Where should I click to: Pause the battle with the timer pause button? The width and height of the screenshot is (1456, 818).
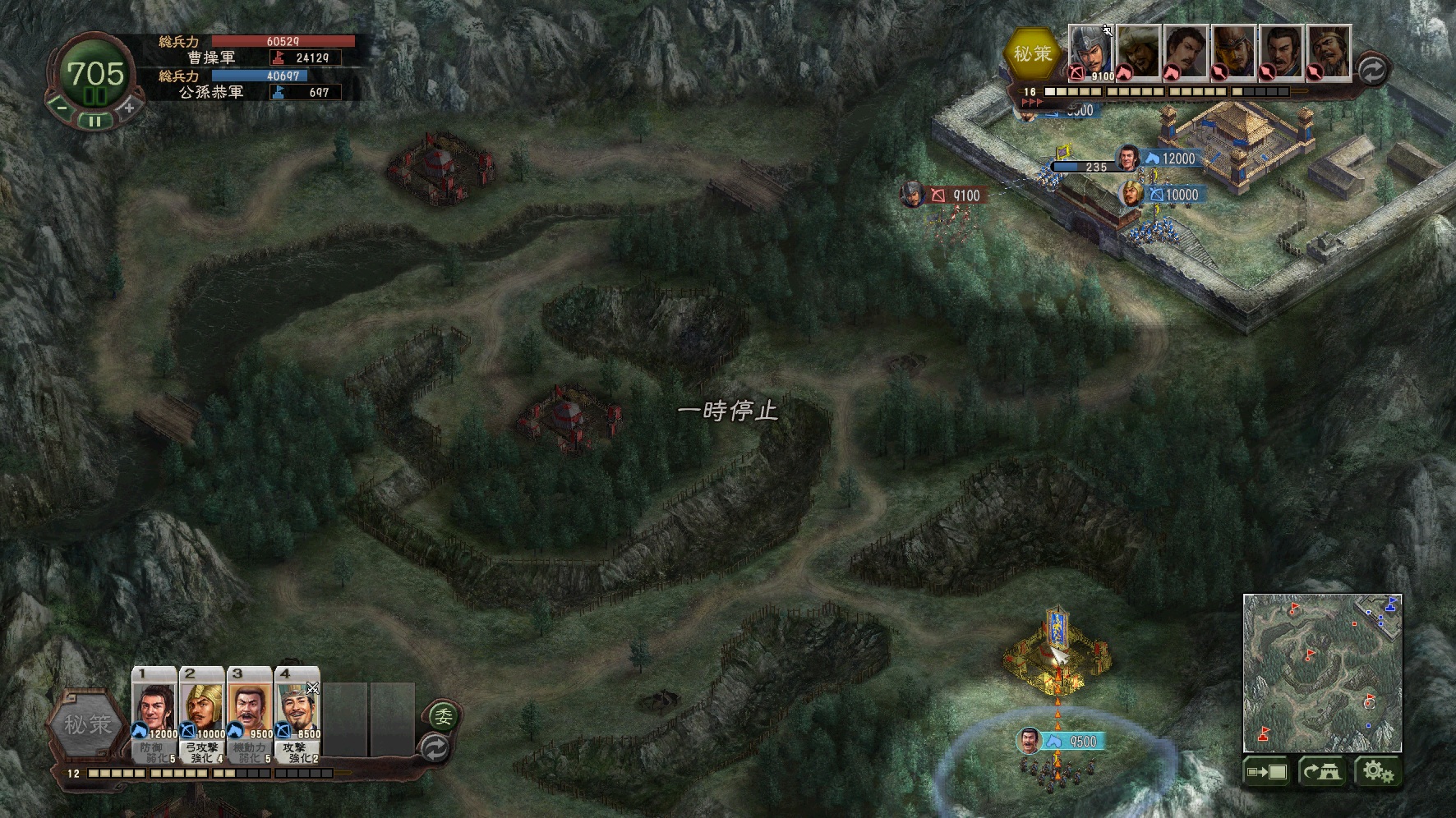click(x=95, y=121)
